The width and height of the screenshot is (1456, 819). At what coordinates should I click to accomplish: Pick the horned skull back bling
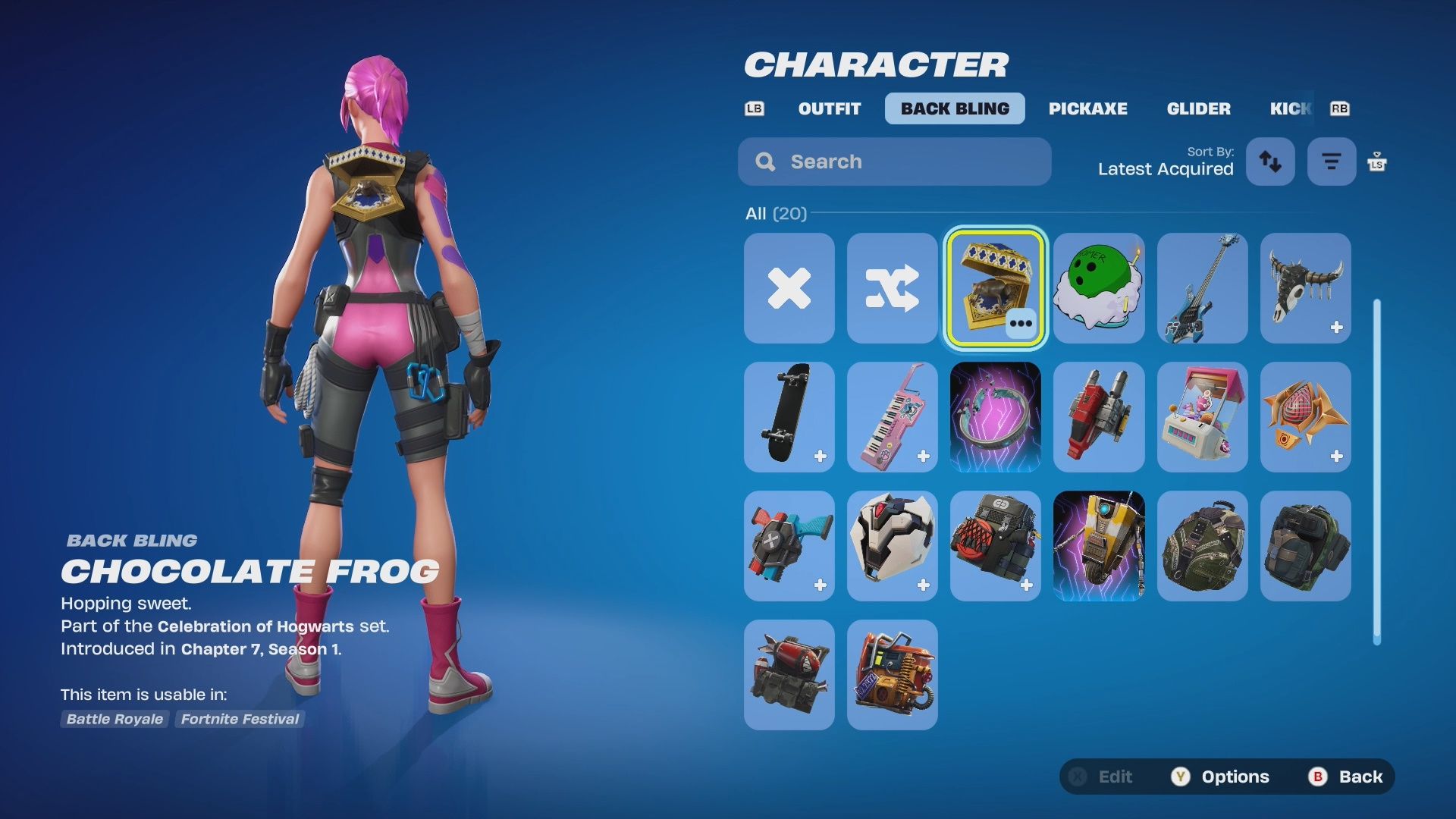pyautogui.click(x=1305, y=288)
